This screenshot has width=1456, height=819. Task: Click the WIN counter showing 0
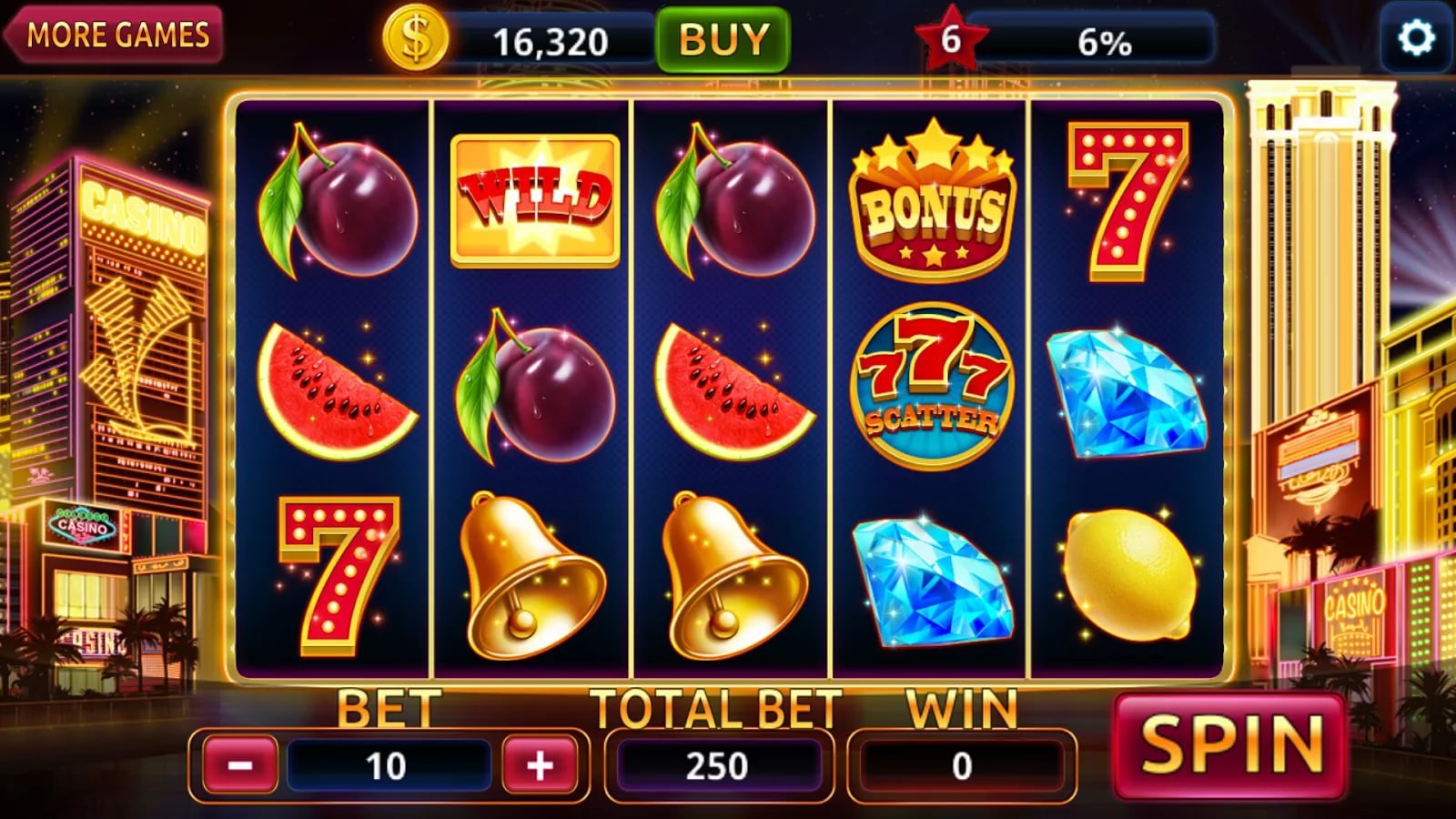pos(962,765)
